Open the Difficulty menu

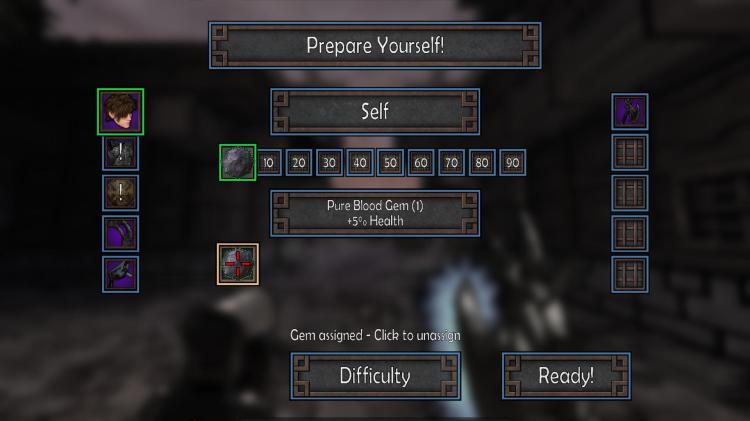tap(375, 376)
